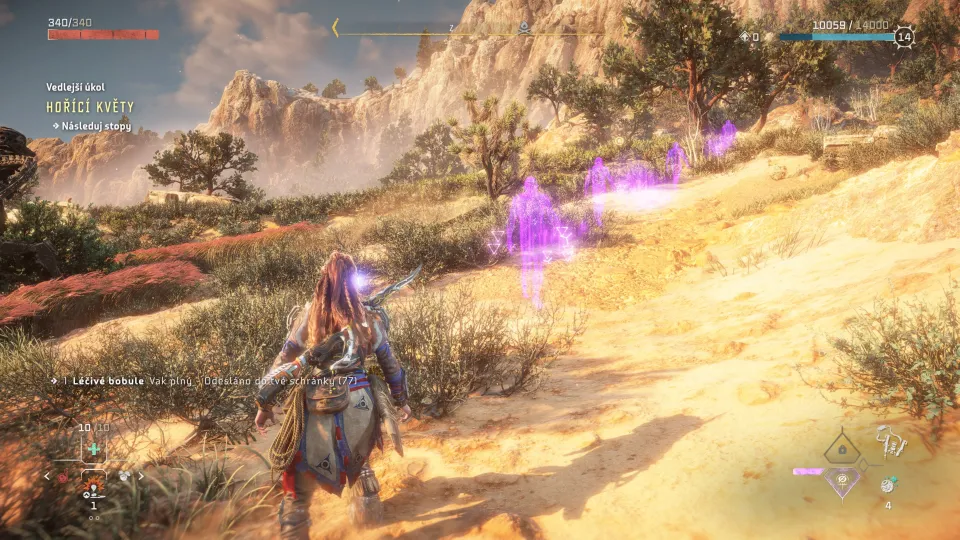Cycle tool selection with the left arrow
This screenshot has height=540, width=960.
point(46,476)
